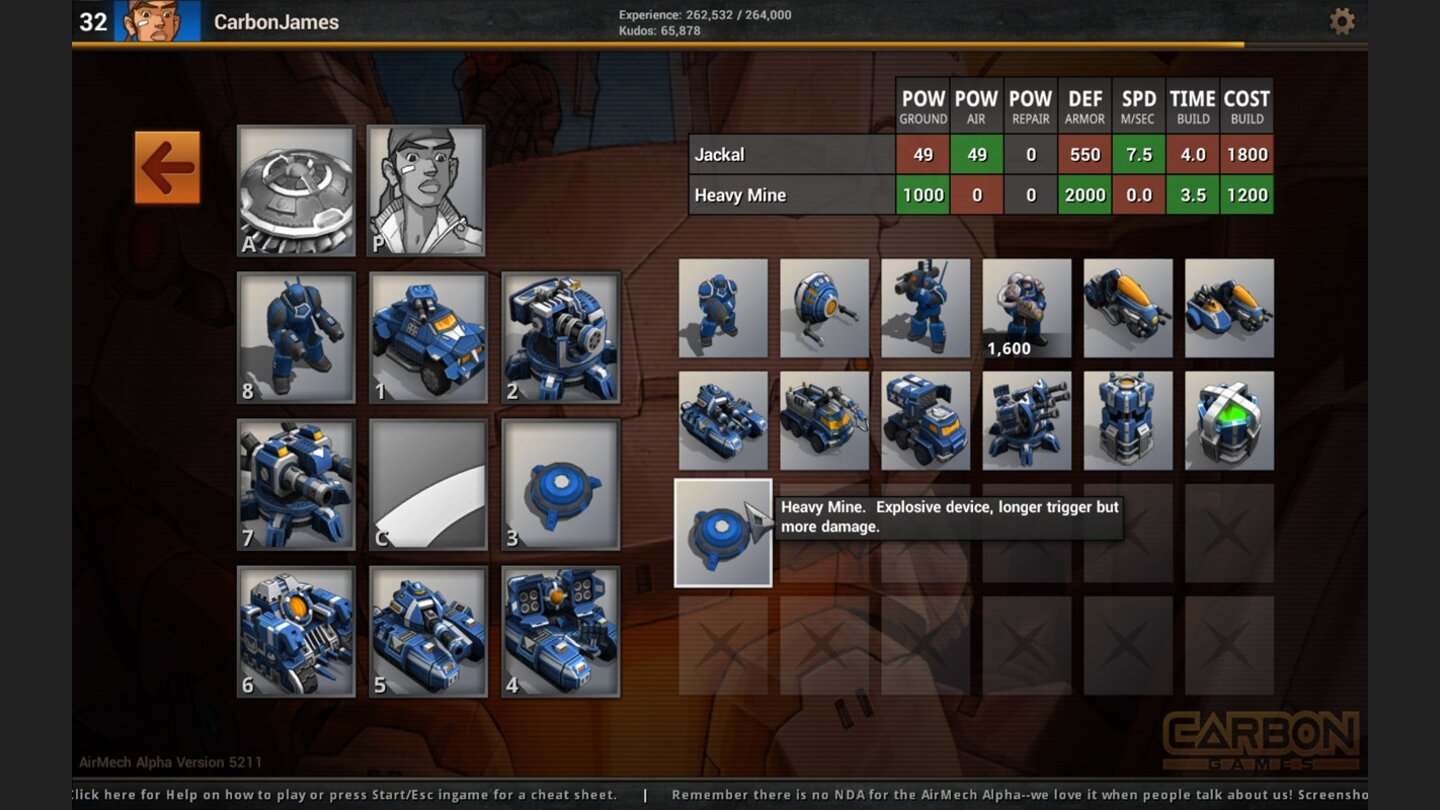1440x810 pixels.
Task: Select the gorilla unit costing 1,600
Action: point(1027,307)
